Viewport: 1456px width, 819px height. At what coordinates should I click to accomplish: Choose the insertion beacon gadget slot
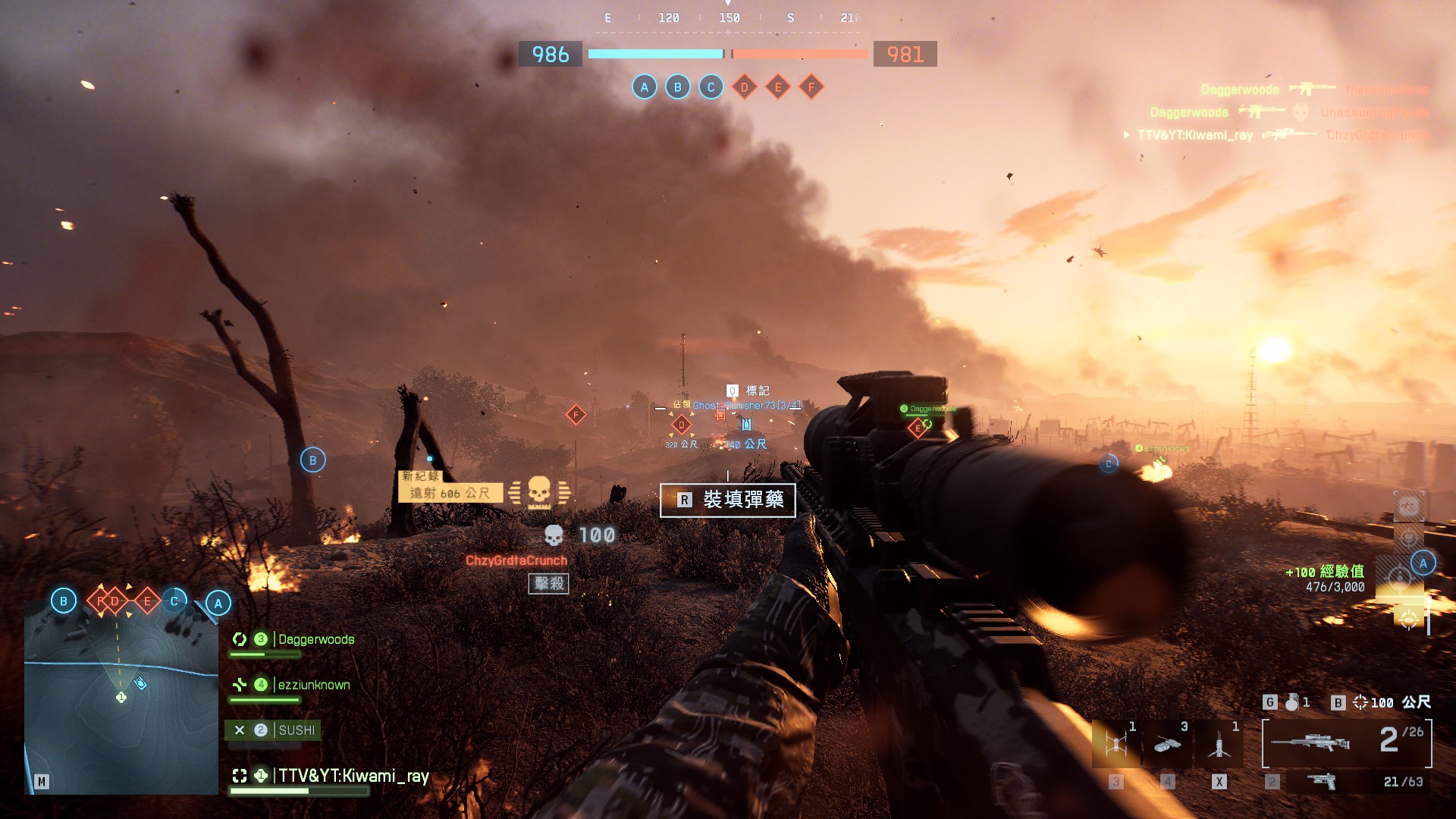(1219, 744)
